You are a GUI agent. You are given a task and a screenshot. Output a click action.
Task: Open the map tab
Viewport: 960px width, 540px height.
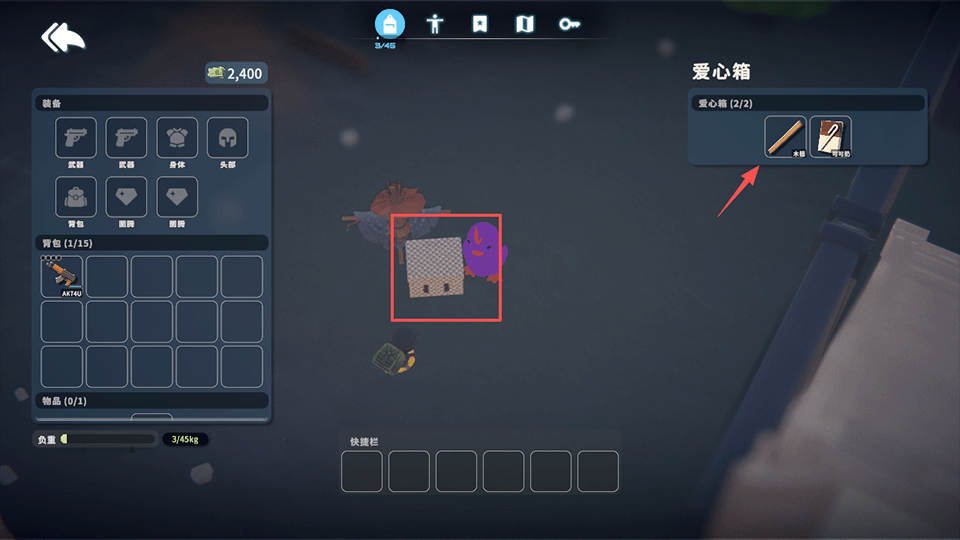[x=525, y=24]
